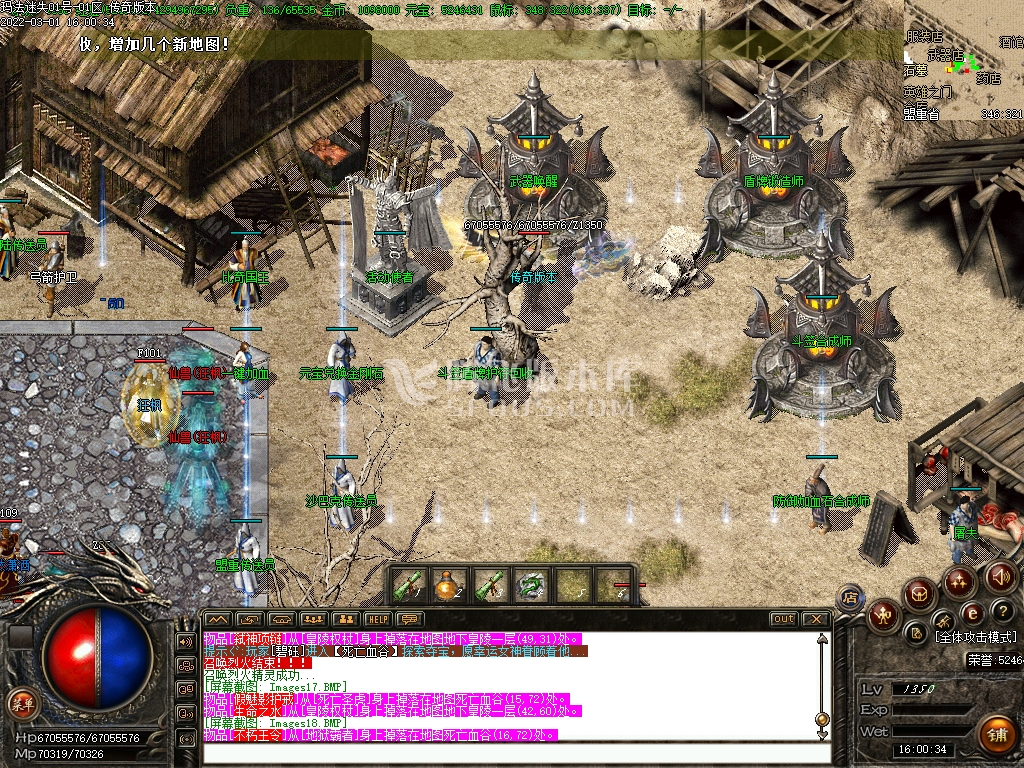The width and height of the screenshot is (1024, 768).
Task: Open the round 'e' icon button
Action: pyautogui.click(x=972, y=614)
